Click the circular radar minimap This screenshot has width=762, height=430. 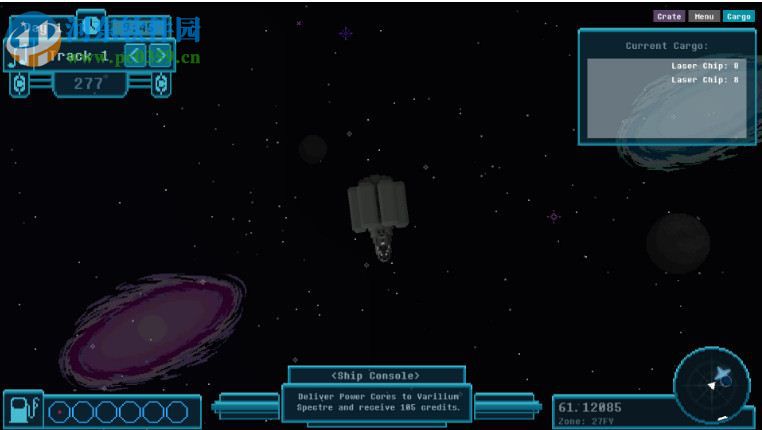(x=712, y=383)
